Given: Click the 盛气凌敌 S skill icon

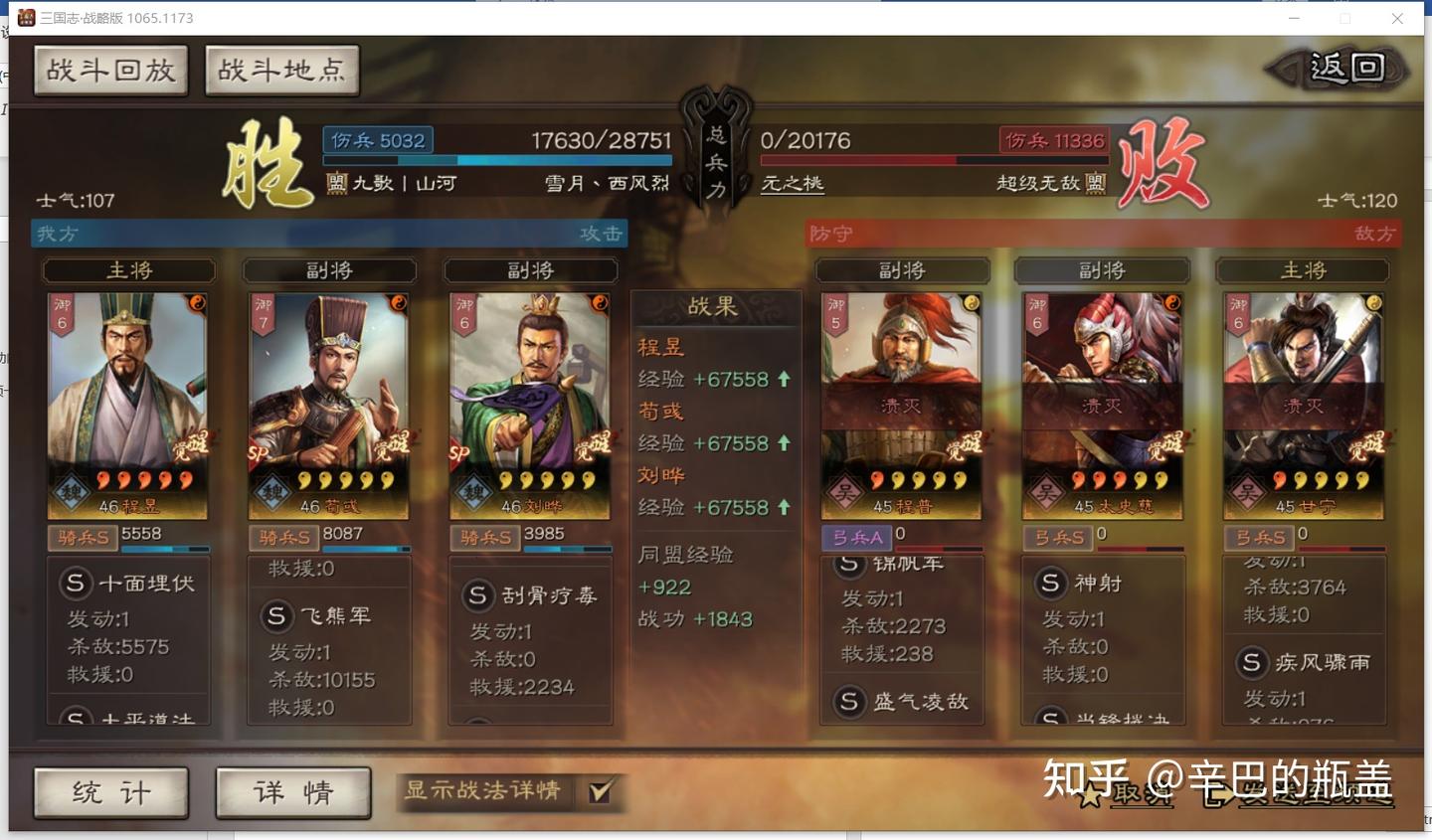Looking at the screenshot, I should (x=847, y=702).
